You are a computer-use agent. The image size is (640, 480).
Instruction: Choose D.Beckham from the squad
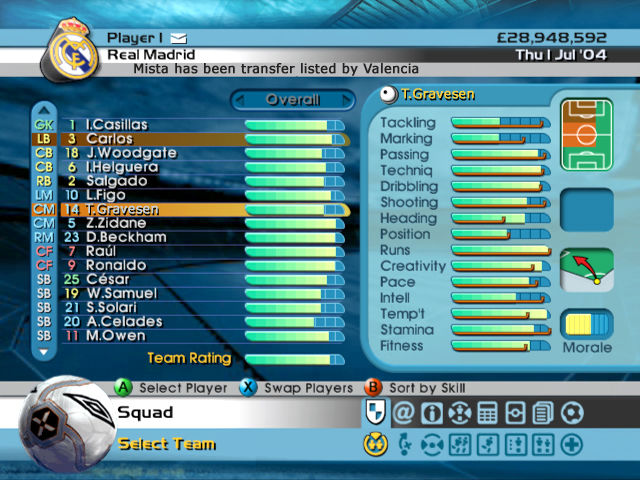(x=125, y=237)
